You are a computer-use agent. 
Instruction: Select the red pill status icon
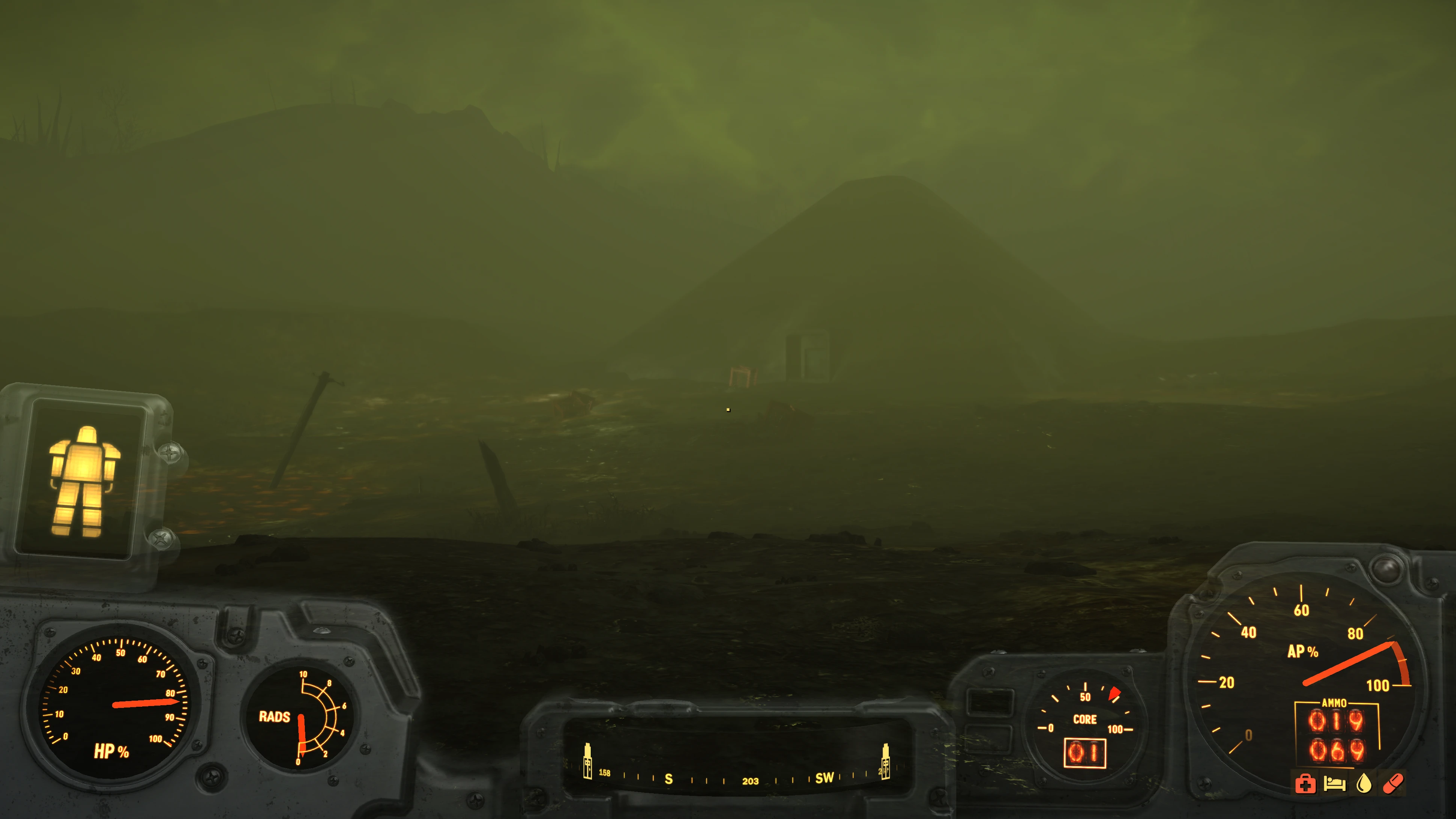(x=1393, y=784)
